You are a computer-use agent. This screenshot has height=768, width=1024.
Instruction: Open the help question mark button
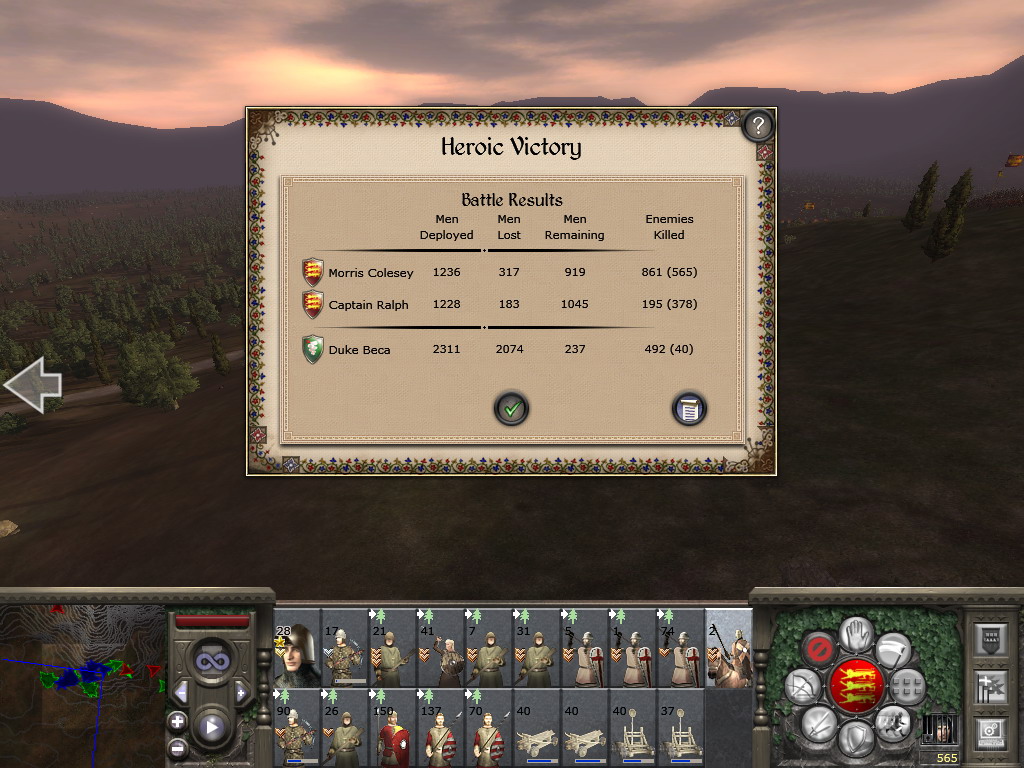coord(759,125)
